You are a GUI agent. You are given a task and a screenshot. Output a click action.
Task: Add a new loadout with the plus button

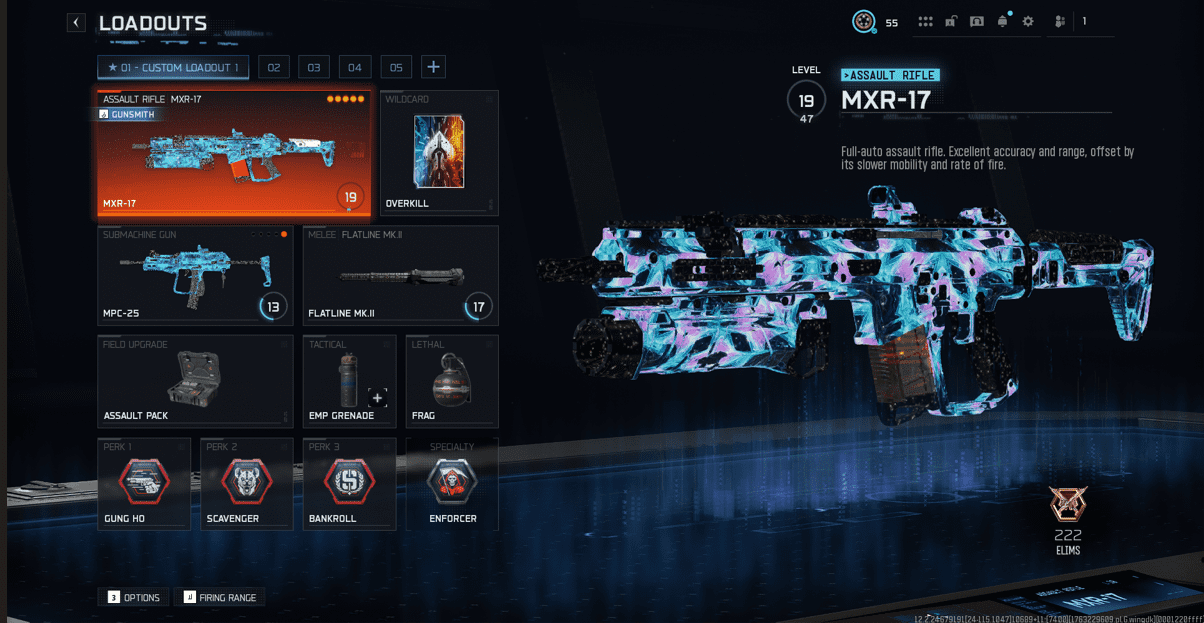coord(433,67)
